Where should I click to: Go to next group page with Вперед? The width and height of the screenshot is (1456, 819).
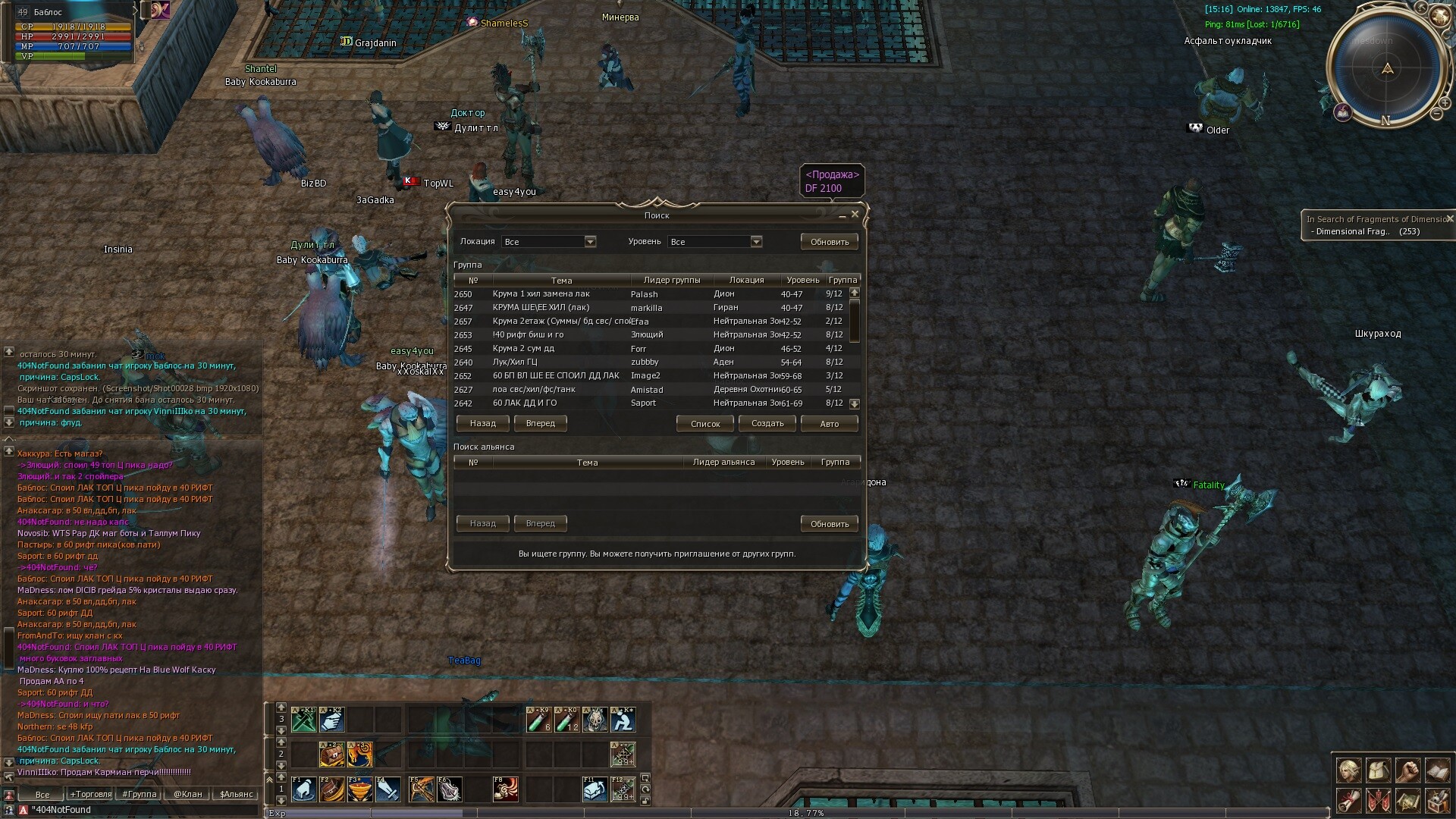pos(540,423)
